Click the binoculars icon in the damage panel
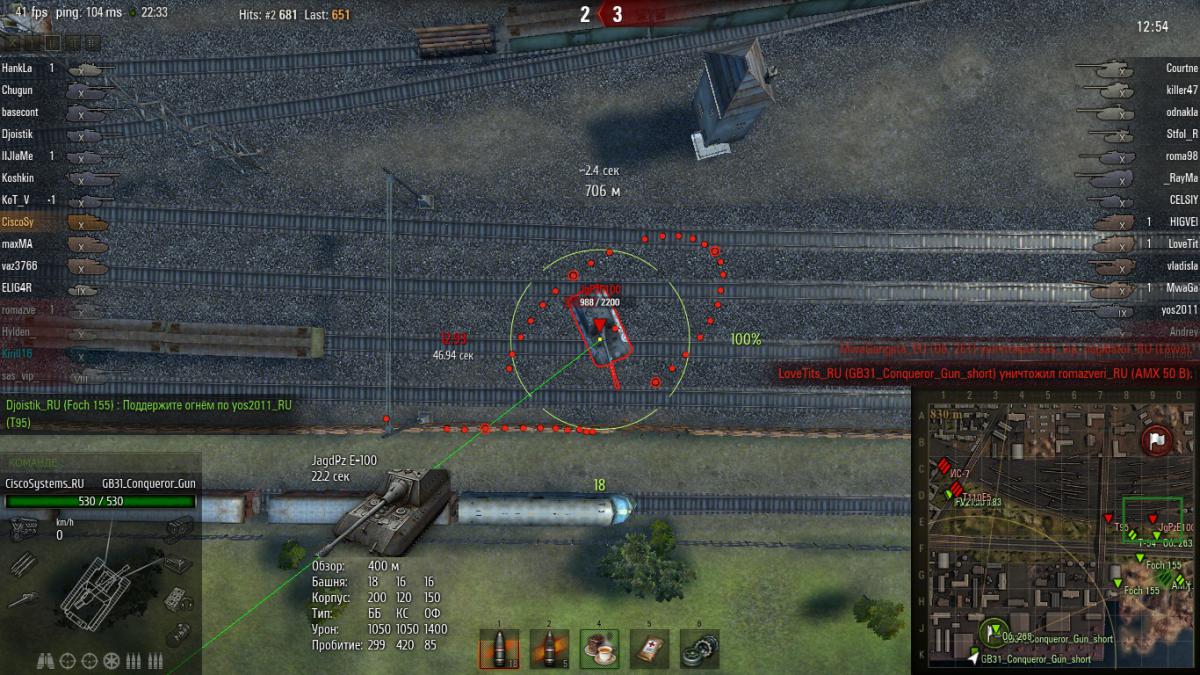Image resolution: width=1200 pixels, height=675 pixels. (x=46, y=660)
